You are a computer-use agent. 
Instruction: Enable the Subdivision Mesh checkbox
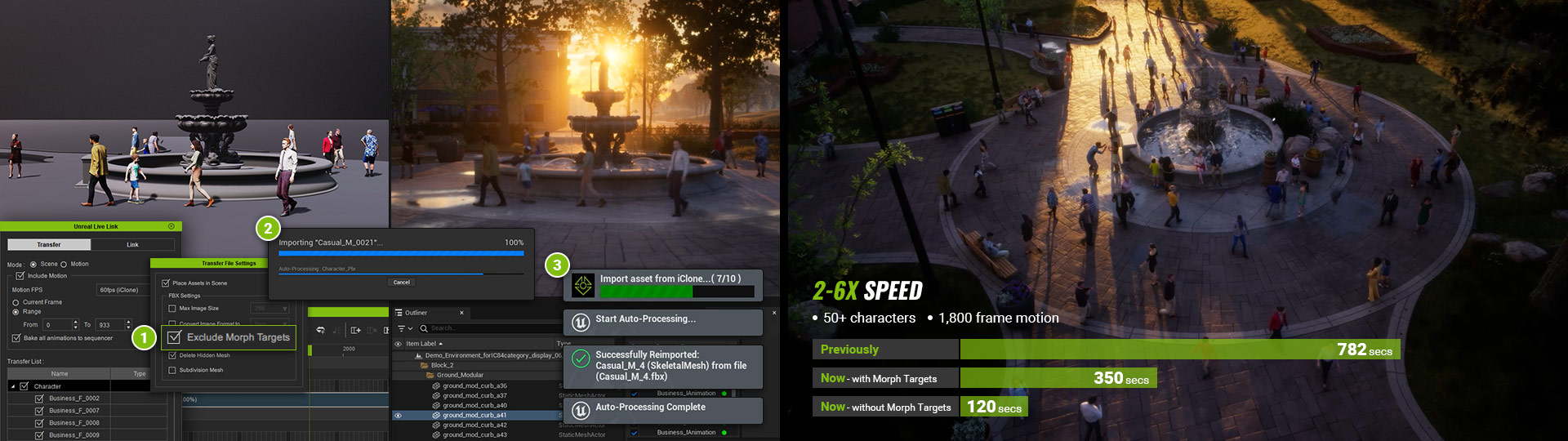tap(172, 371)
